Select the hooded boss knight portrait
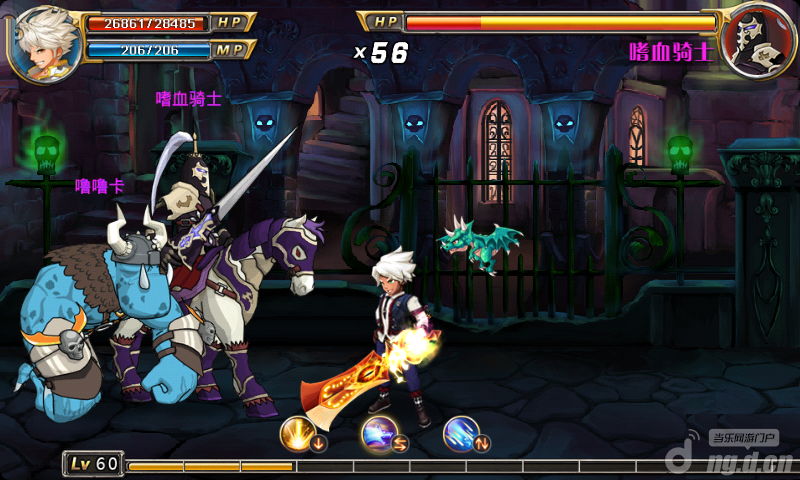The image size is (800, 480). coord(755,42)
